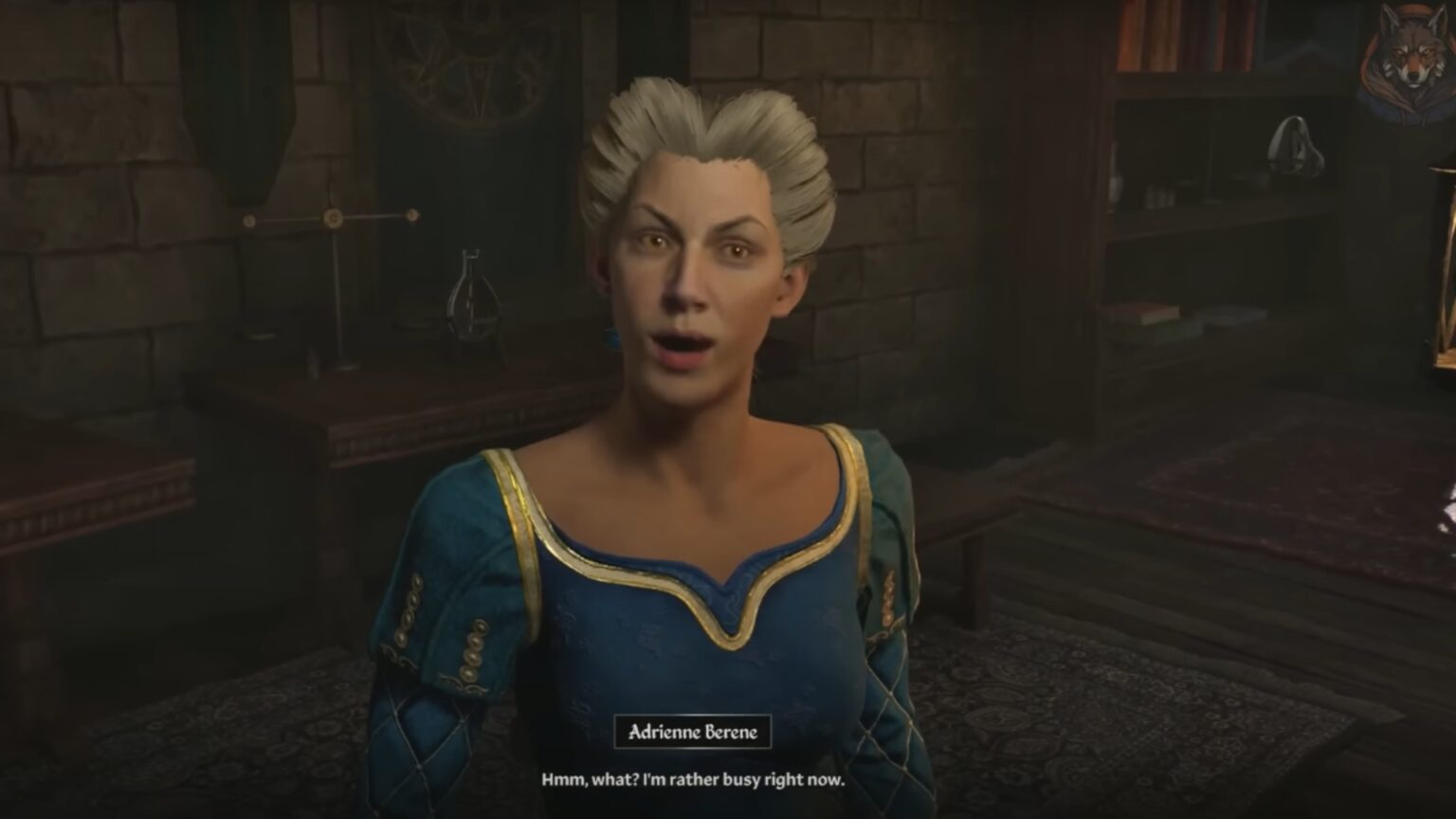Click the Adrienne Berene nameplate
This screenshot has height=819, width=1456.
click(x=695, y=730)
